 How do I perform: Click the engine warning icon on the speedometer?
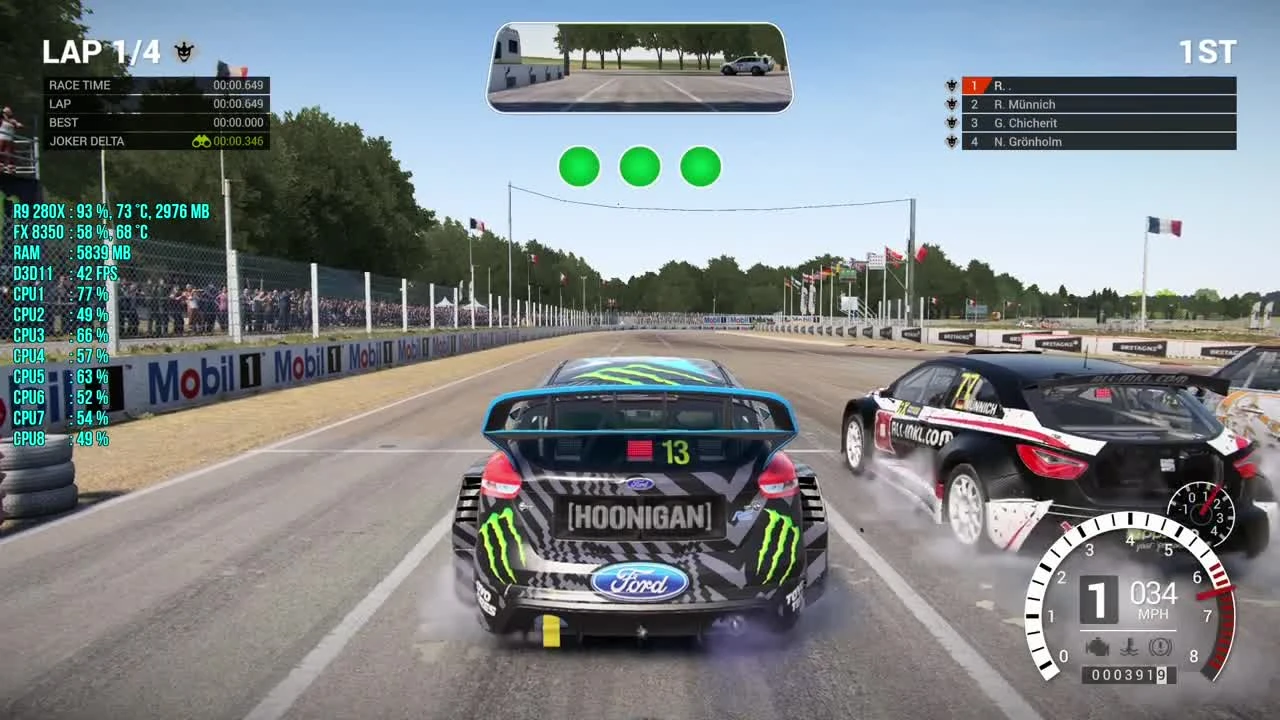click(x=1098, y=647)
